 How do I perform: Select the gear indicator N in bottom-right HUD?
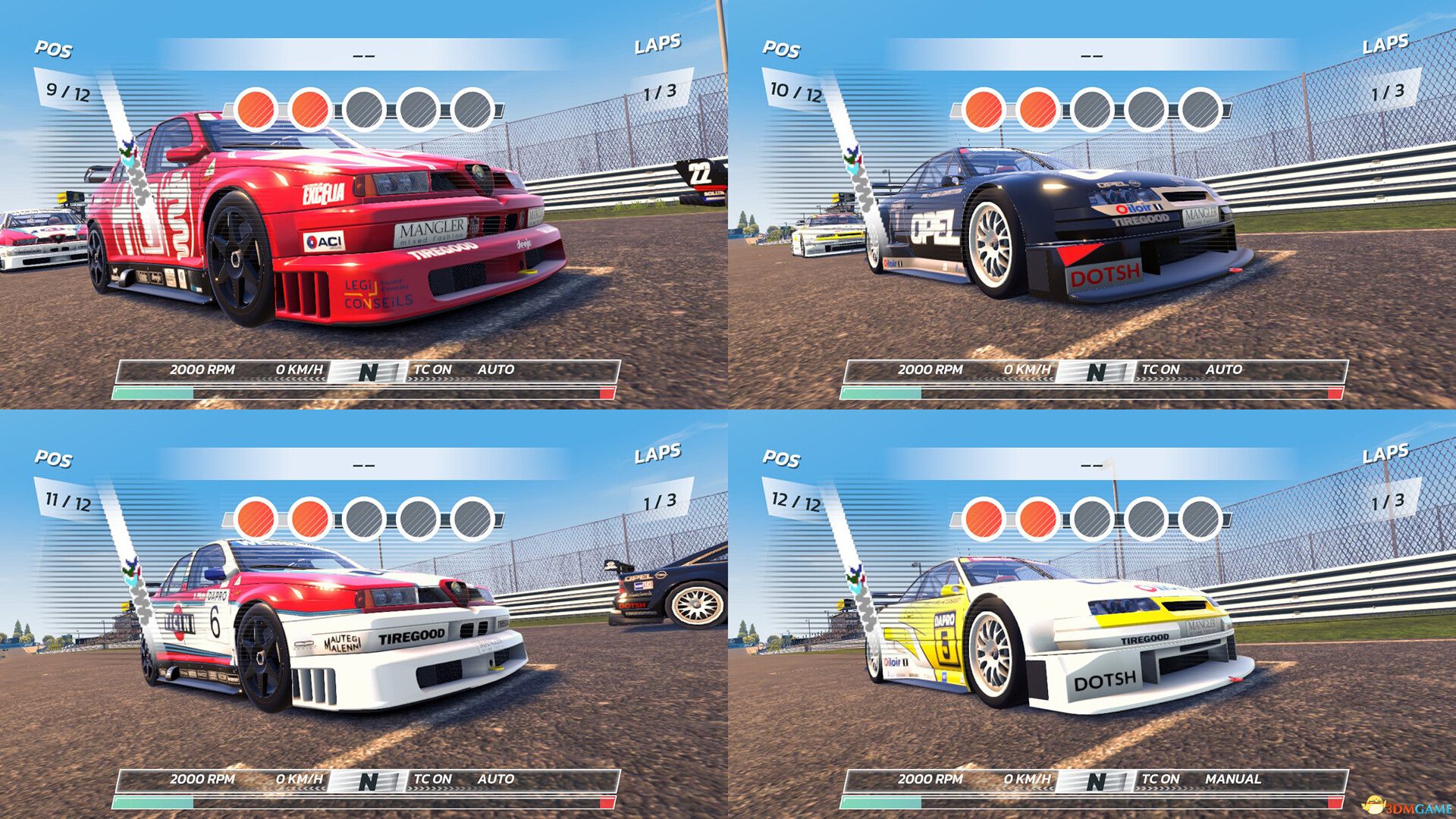point(1097,779)
